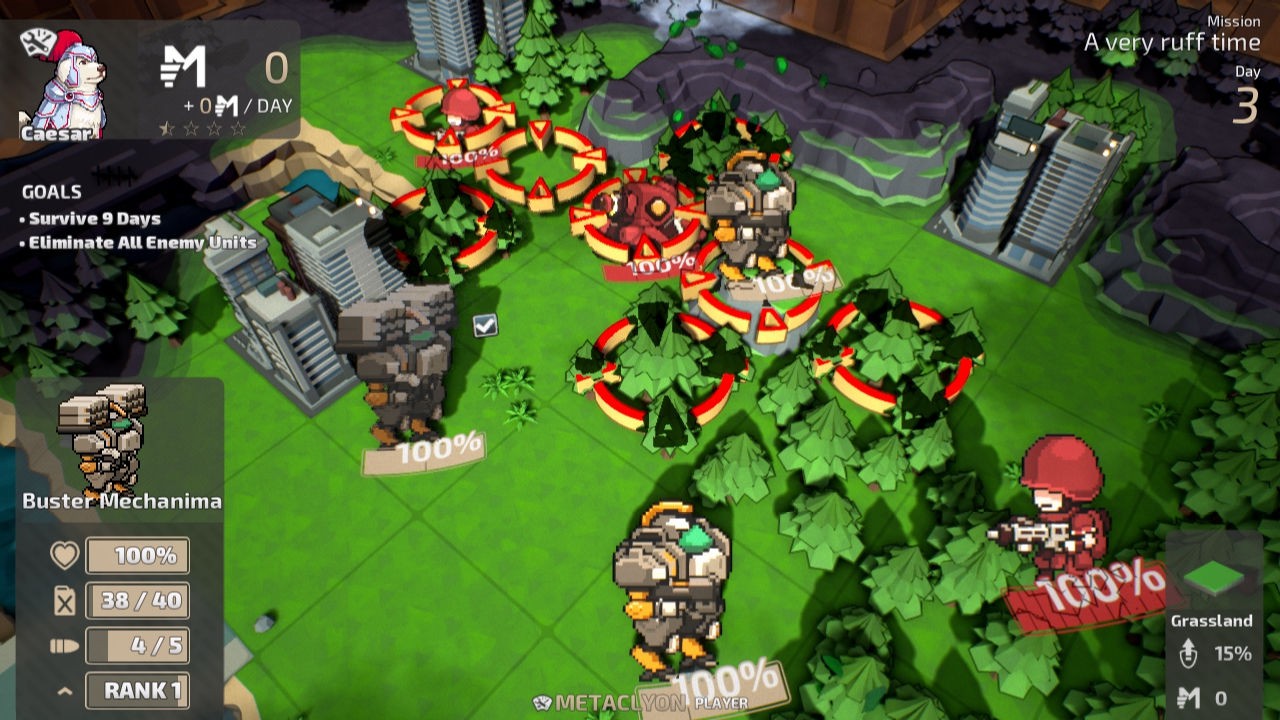This screenshot has width=1280, height=720.
Task: Click the upward arrow inside the defense shield
Action: 1189,646
